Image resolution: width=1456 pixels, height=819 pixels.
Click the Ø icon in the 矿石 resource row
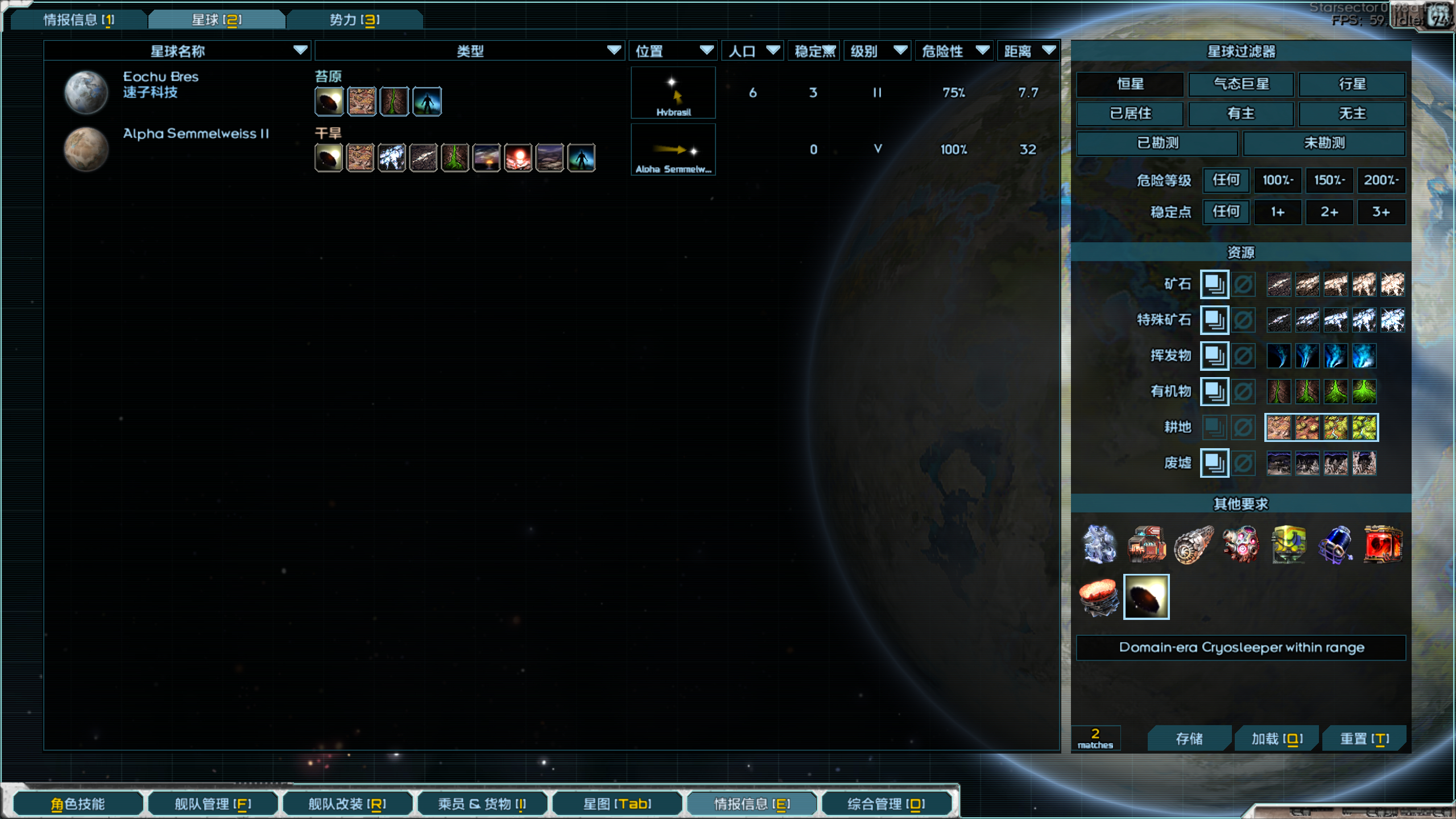[1243, 284]
